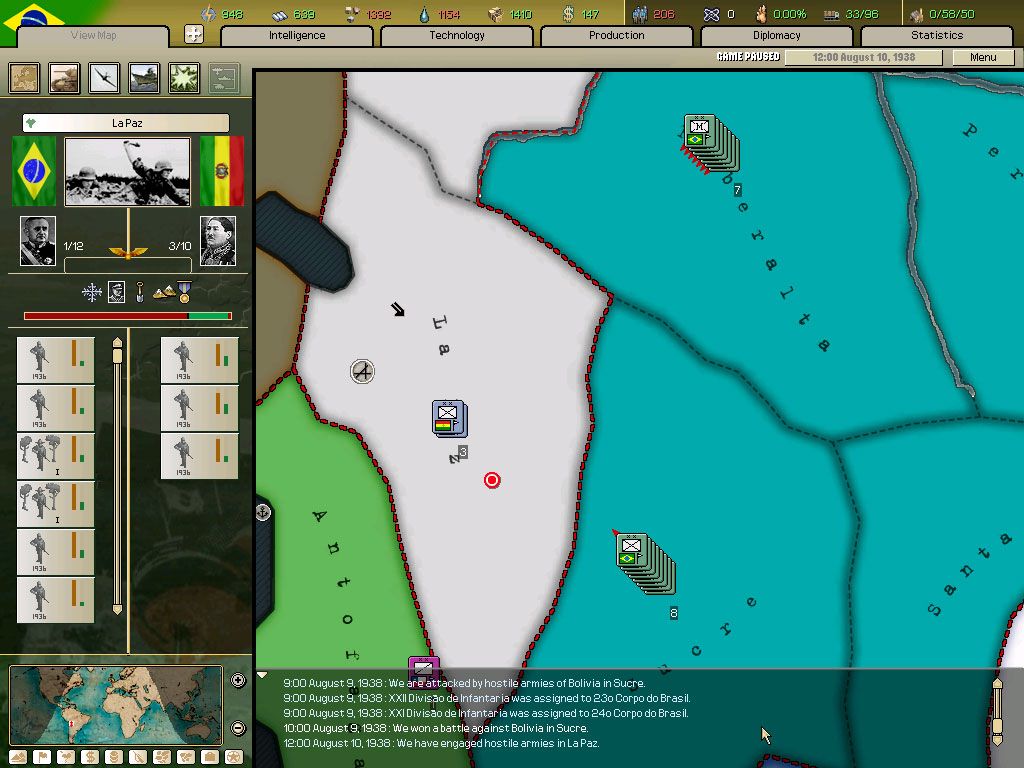Select the warship naval-units overview icon

point(145,78)
